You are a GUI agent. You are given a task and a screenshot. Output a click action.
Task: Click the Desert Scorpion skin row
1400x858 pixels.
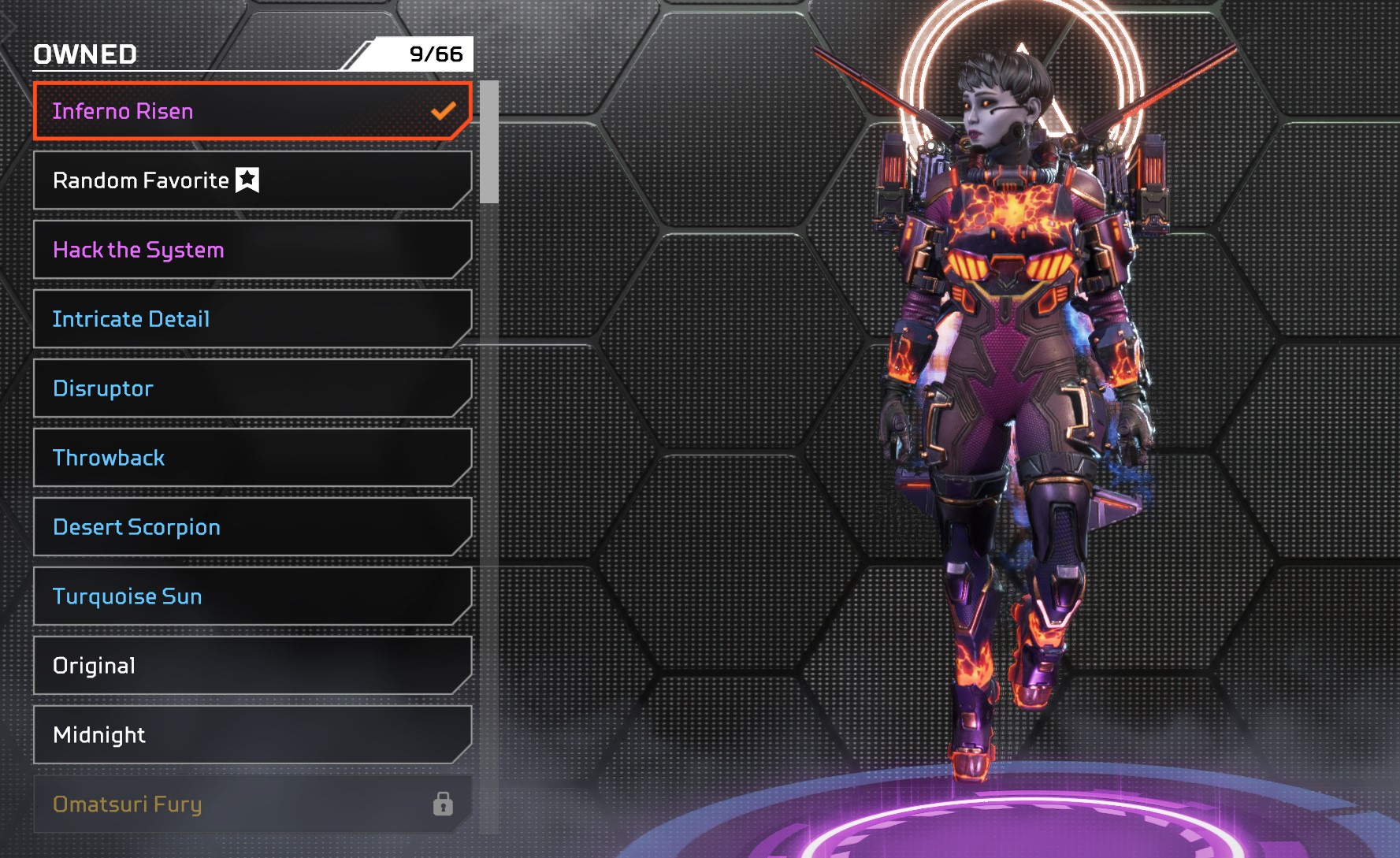[252, 527]
